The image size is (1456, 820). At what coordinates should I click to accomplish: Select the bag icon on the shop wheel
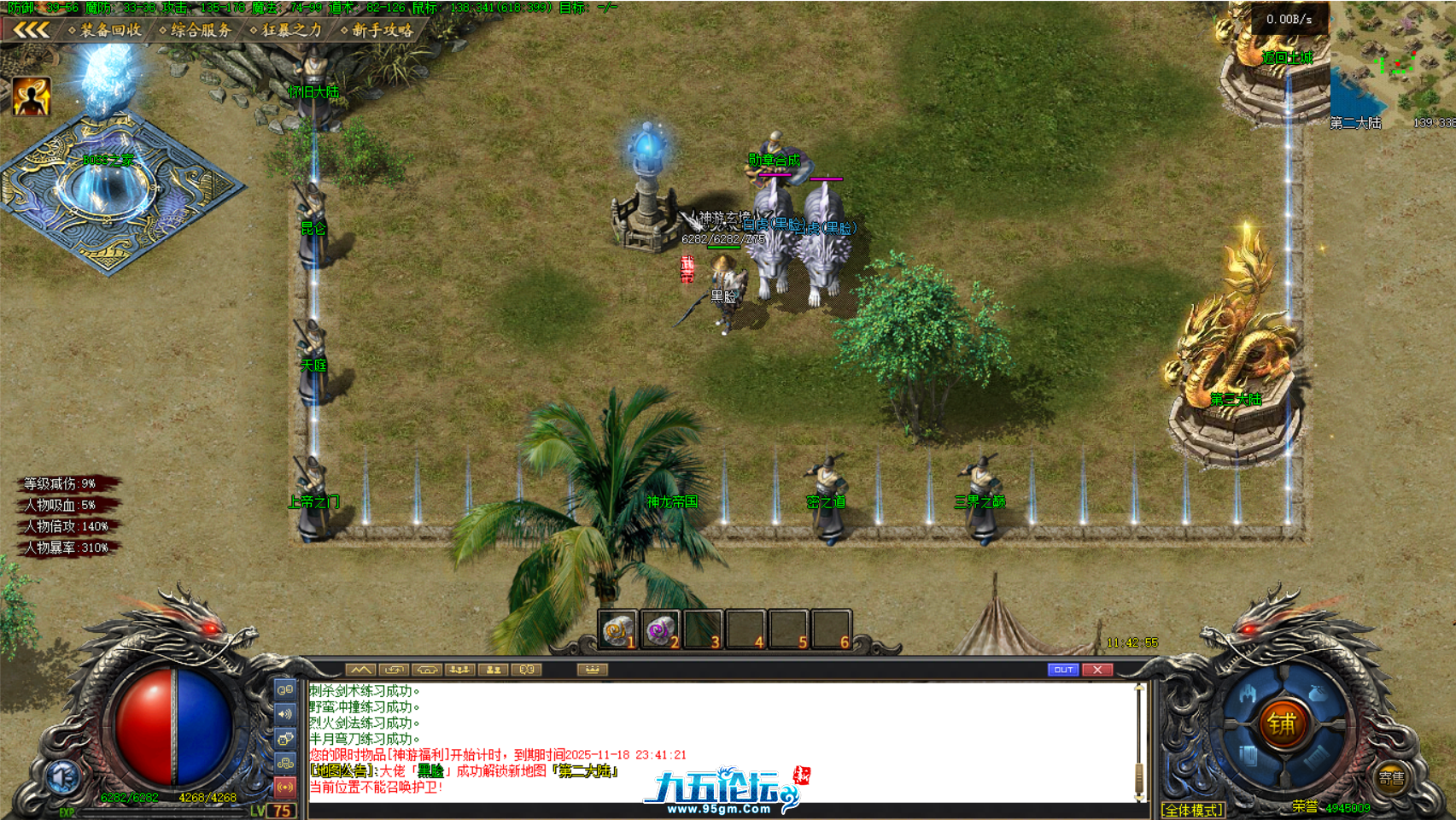[1318, 694]
